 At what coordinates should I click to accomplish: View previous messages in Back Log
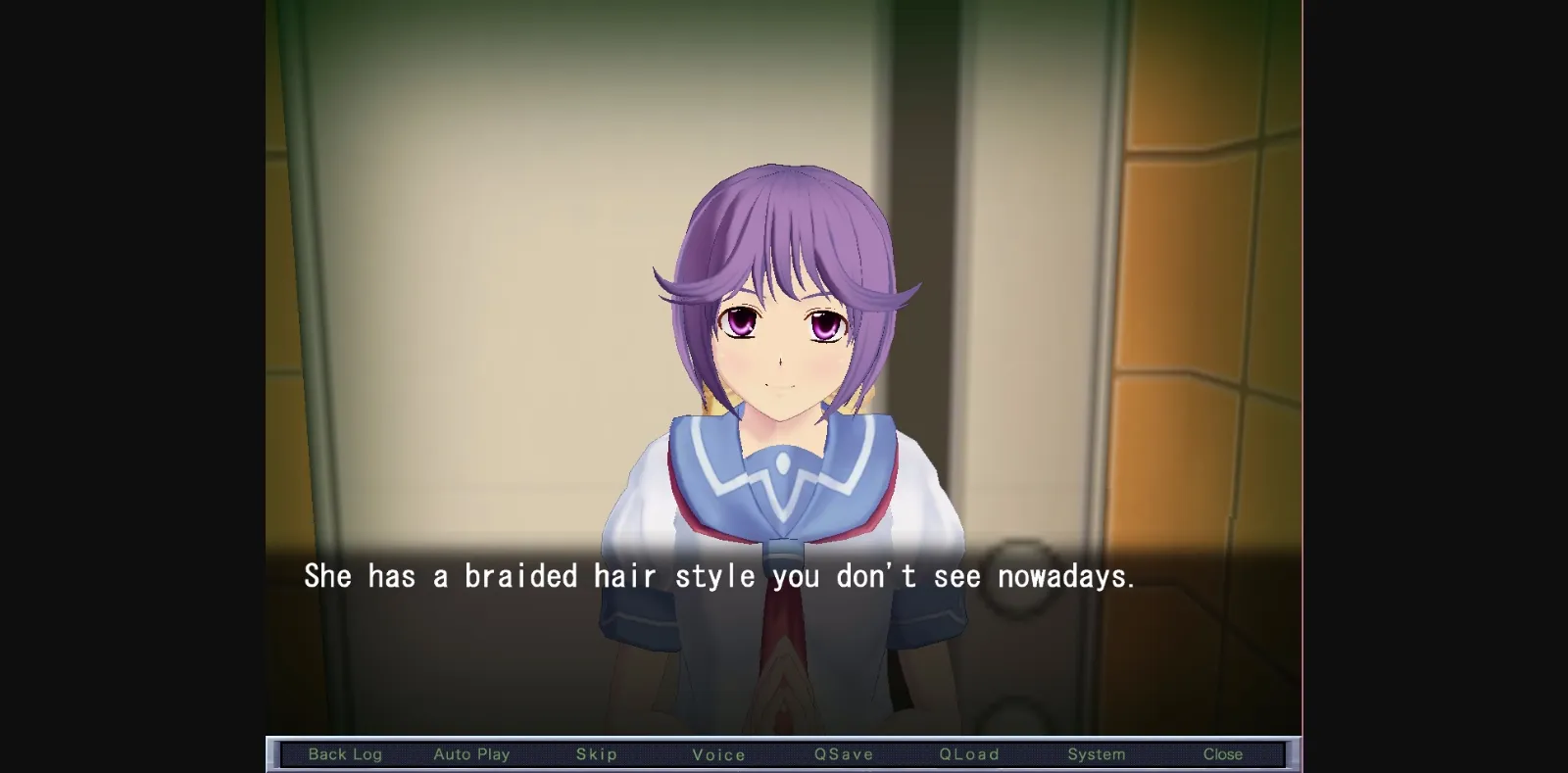345,753
